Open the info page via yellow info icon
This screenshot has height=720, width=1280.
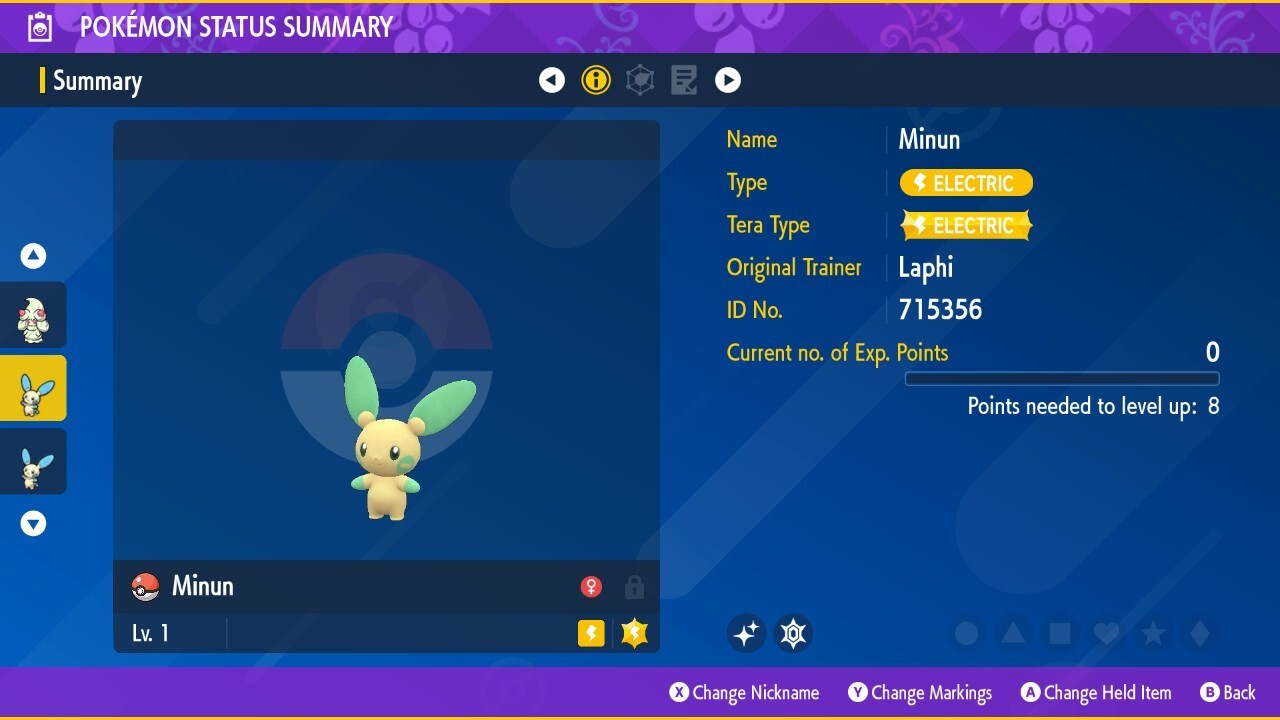point(596,80)
